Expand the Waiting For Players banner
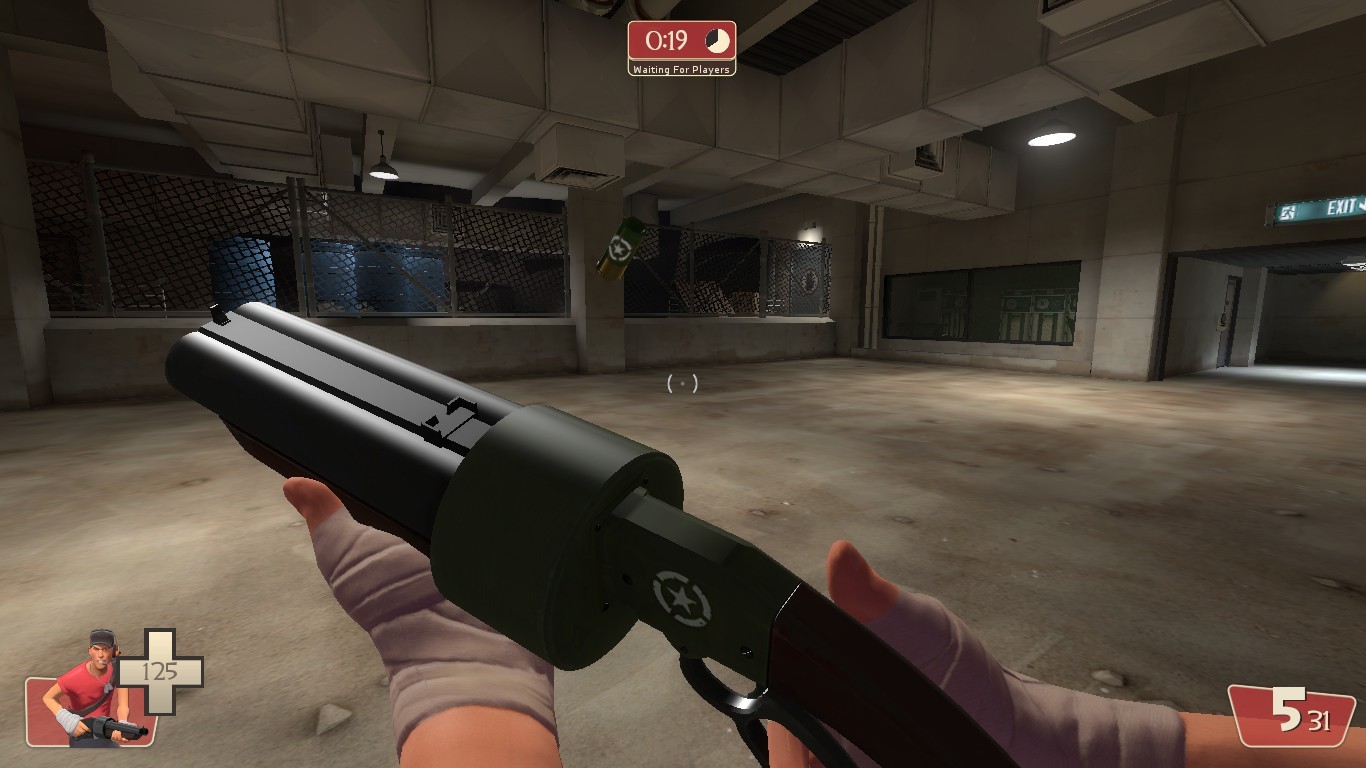Viewport: 1366px width, 768px height. tap(684, 71)
